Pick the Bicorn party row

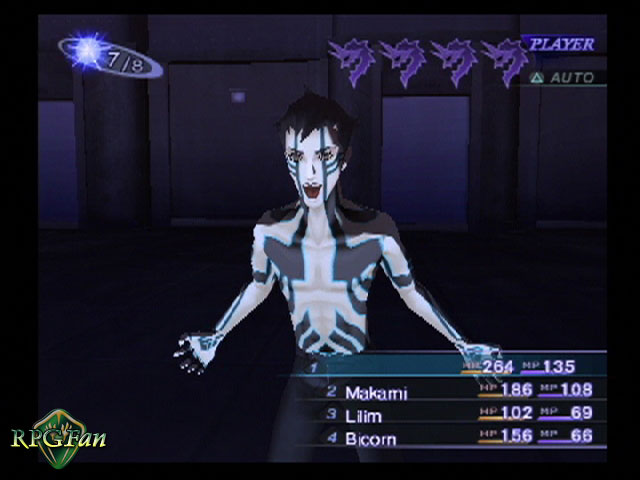click(x=369, y=437)
